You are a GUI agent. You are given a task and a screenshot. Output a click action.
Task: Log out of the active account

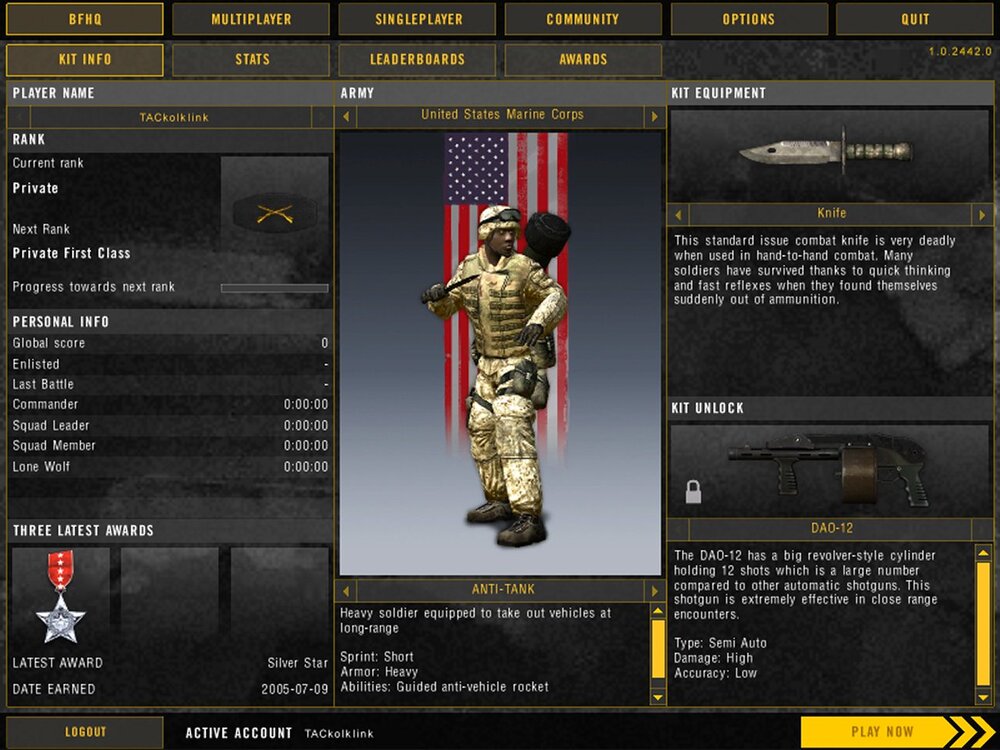85,732
